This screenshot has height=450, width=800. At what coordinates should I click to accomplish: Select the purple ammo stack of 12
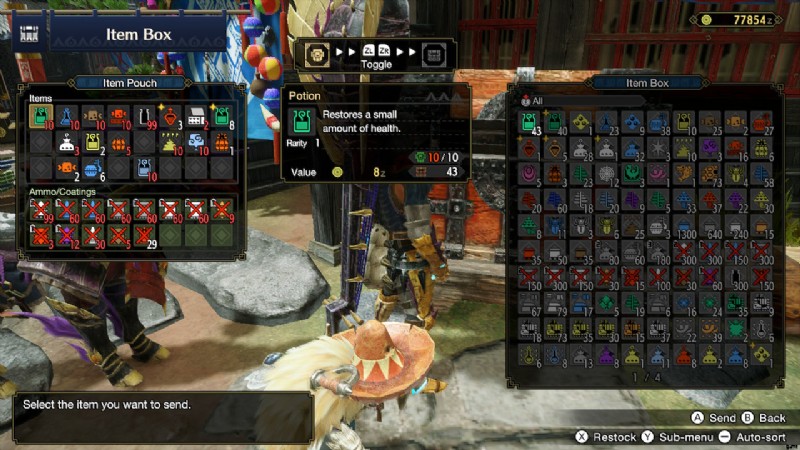[x=67, y=236]
